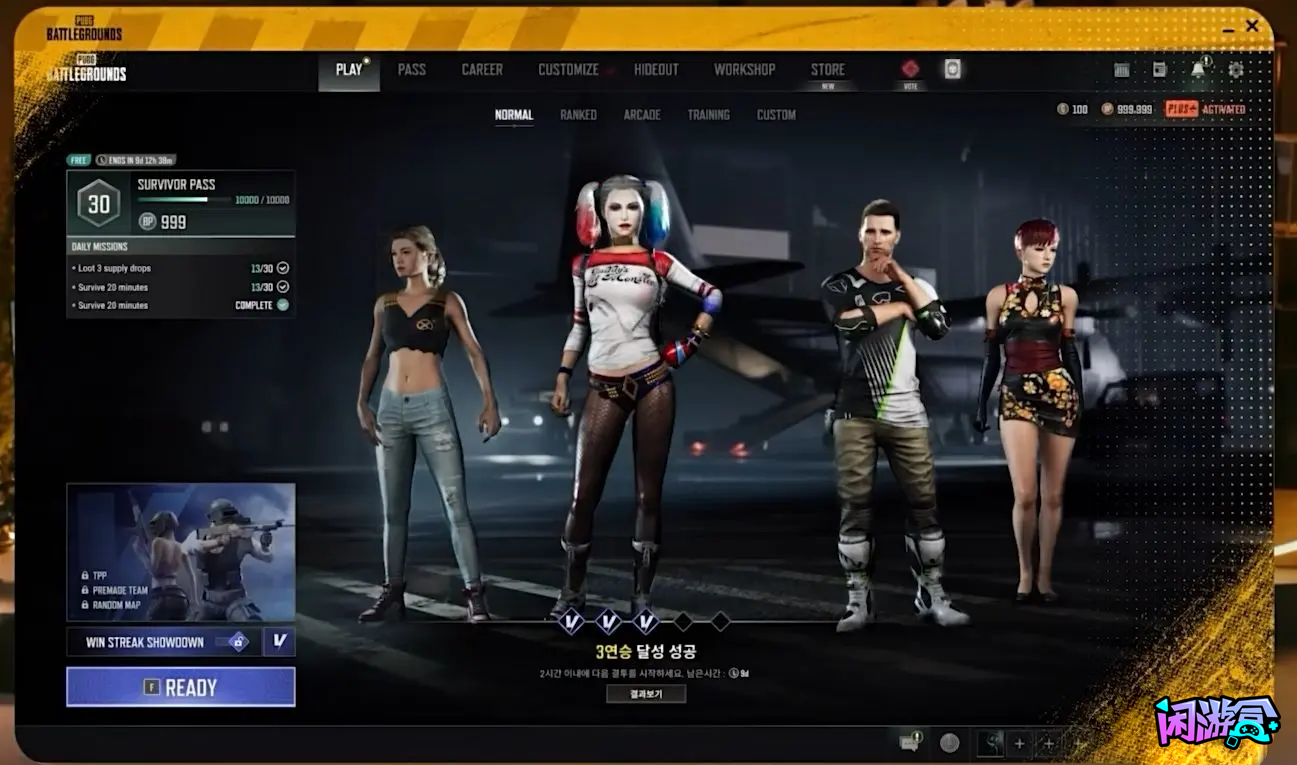
Task: Click the 결과보기 results button
Action: pos(646,694)
